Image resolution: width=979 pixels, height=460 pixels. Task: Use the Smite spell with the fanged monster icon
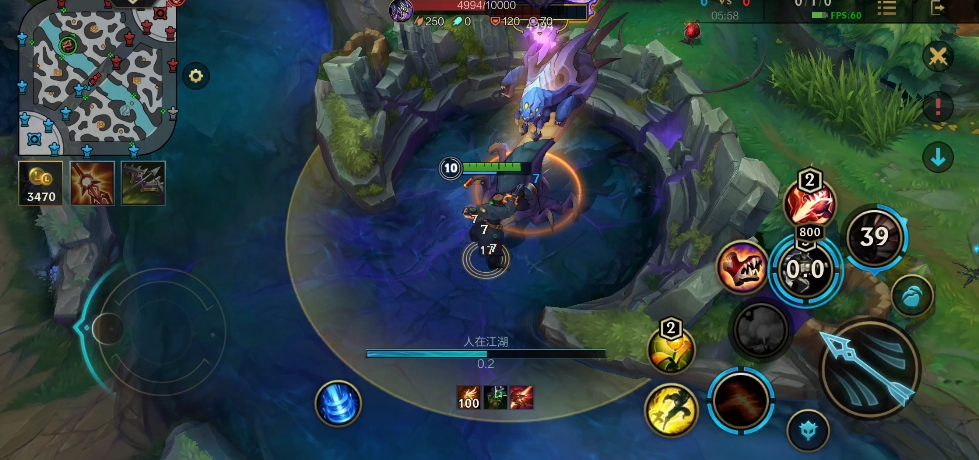(741, 268)
